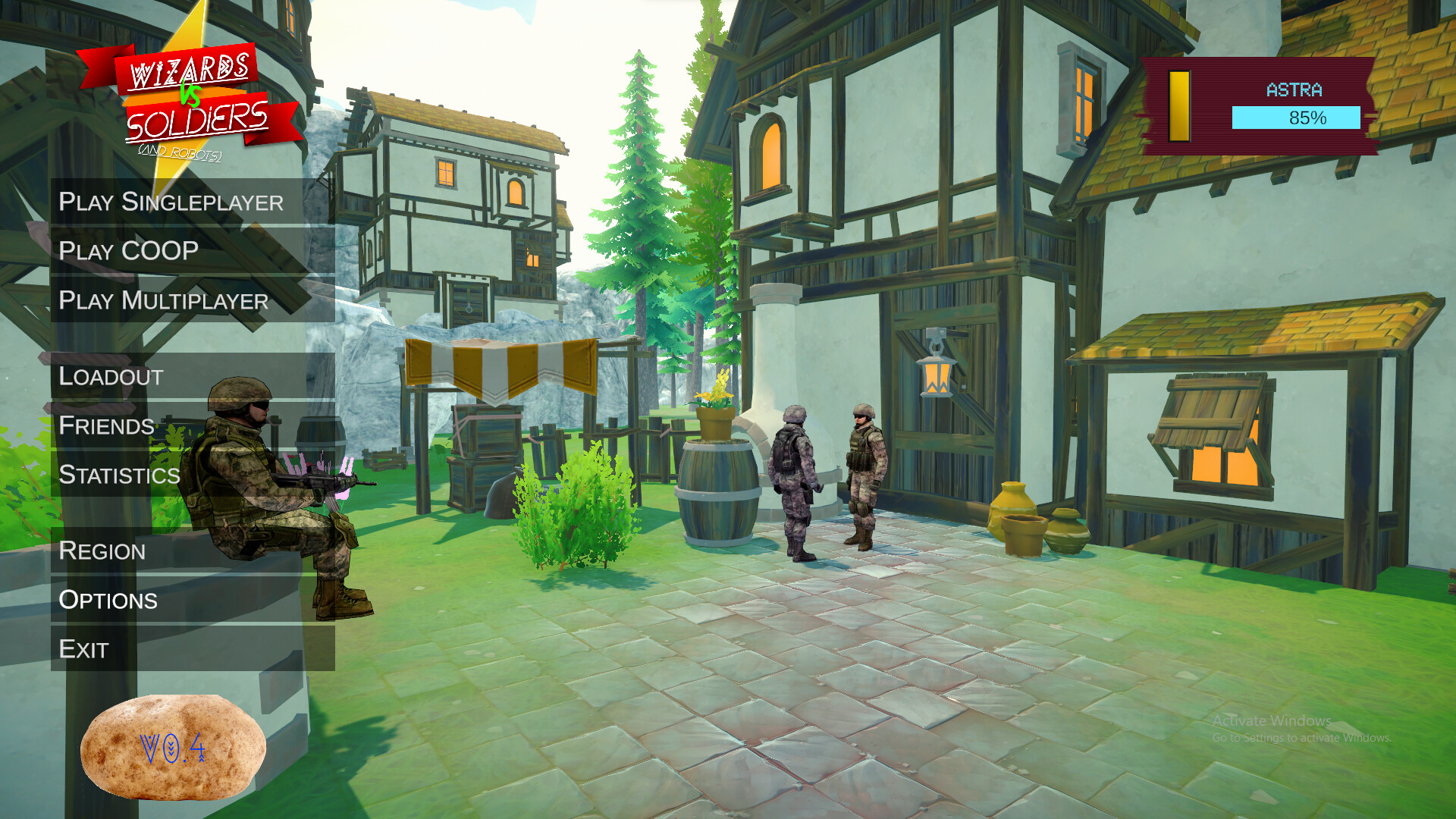This screenshot has width=1456, height=819.
Task: Click the '(And Robots)' subtitle under the logo
Action: (182, 153)
